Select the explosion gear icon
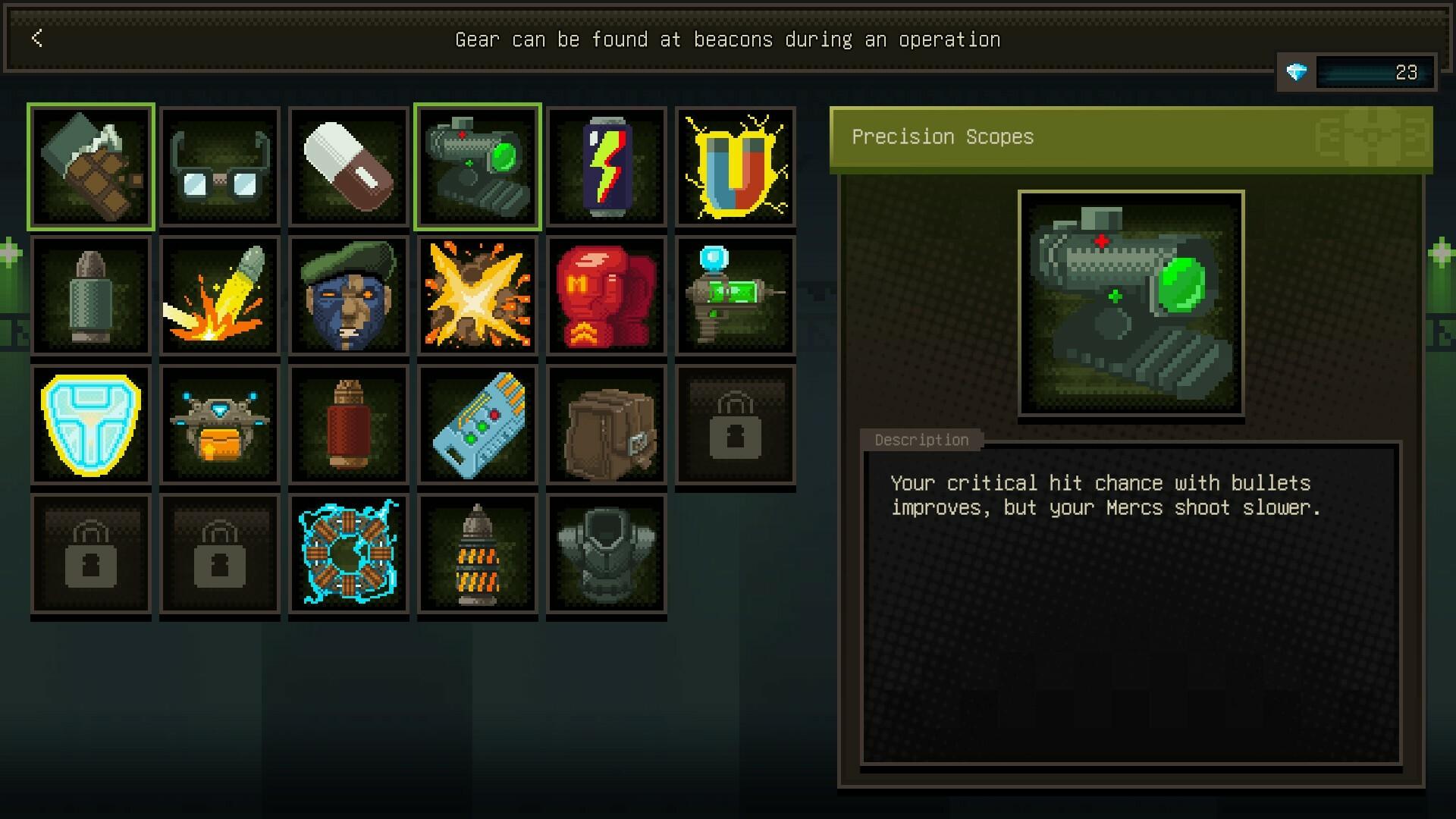Viewport: 1456px width, 819px height. 477,295
